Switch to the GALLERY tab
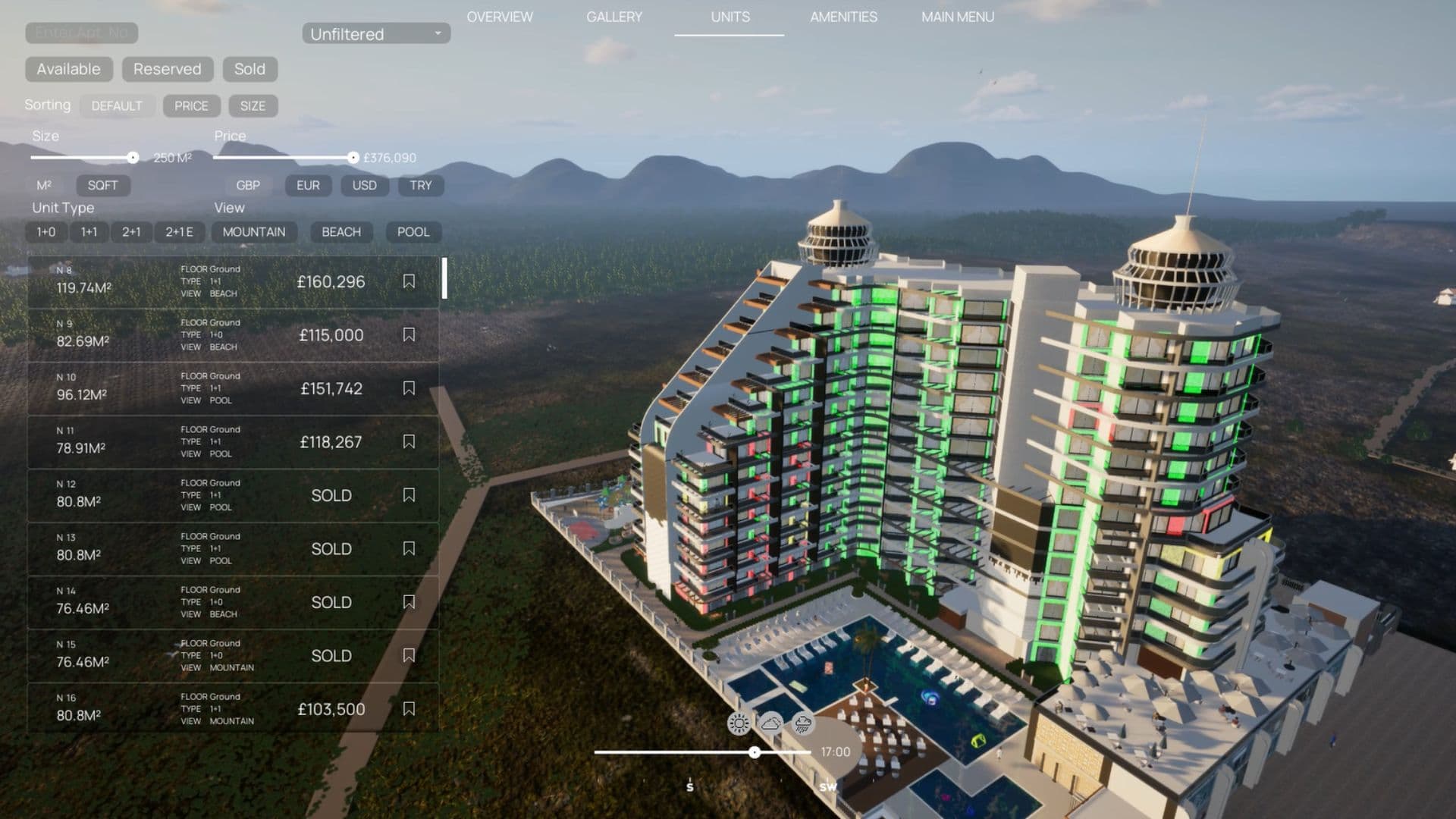The image size is (1456, 819). pos(614,17)
